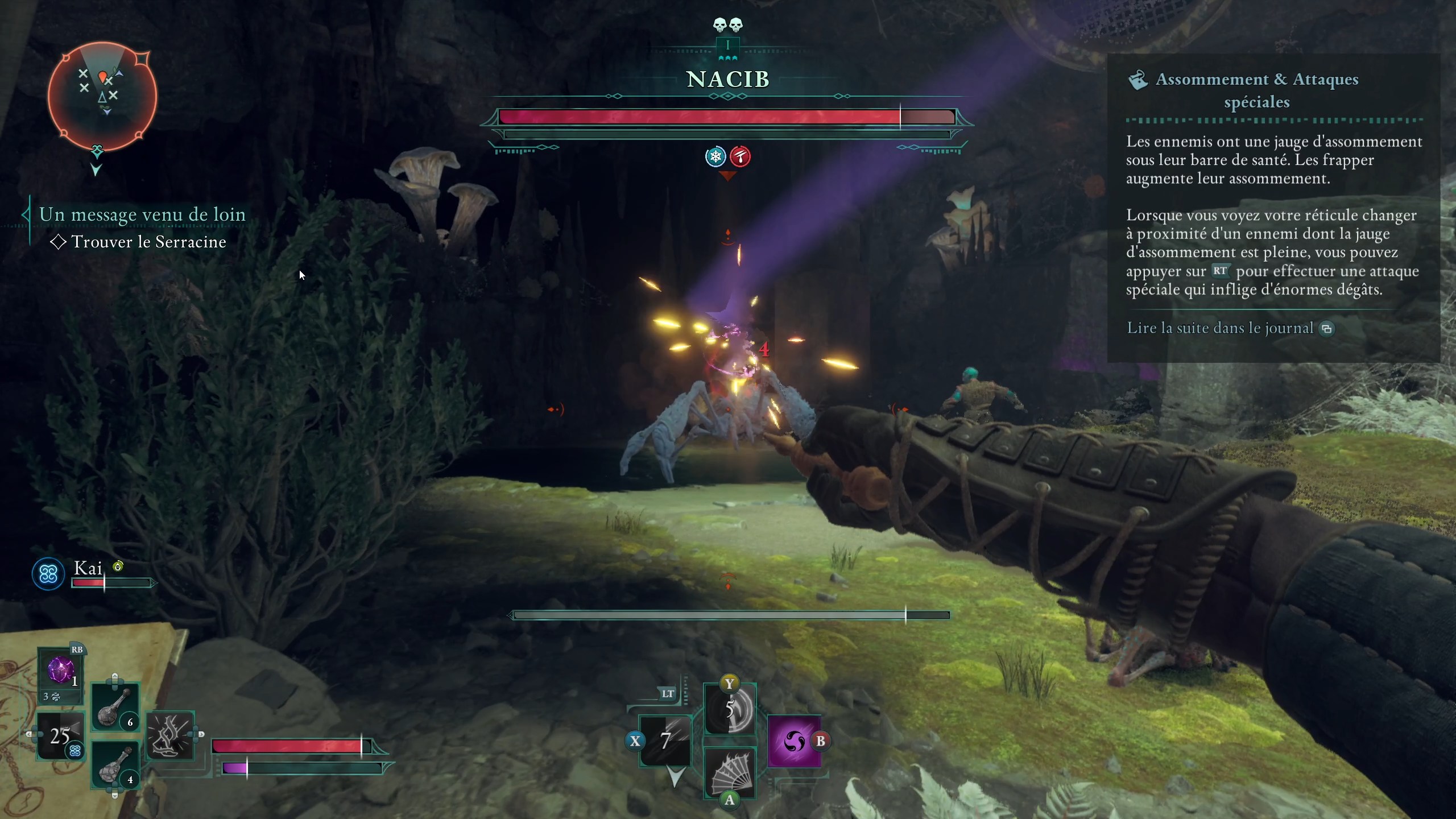Activate the swirl ability on 5 cooldown
This screenshot has width=1456, height=819.
[730, 710]
